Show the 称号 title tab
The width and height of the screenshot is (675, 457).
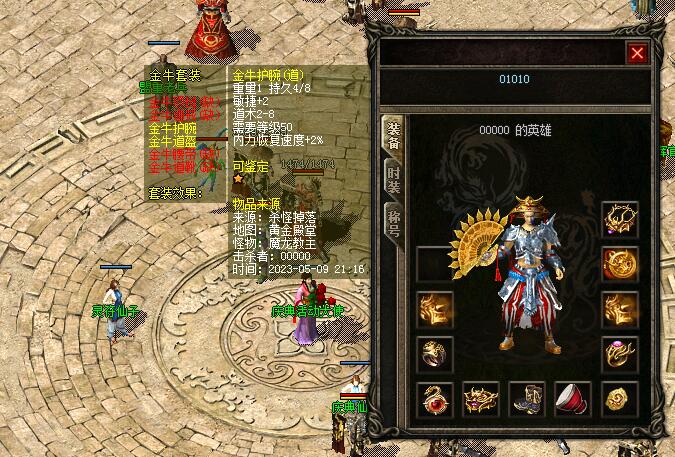point(393,220)
